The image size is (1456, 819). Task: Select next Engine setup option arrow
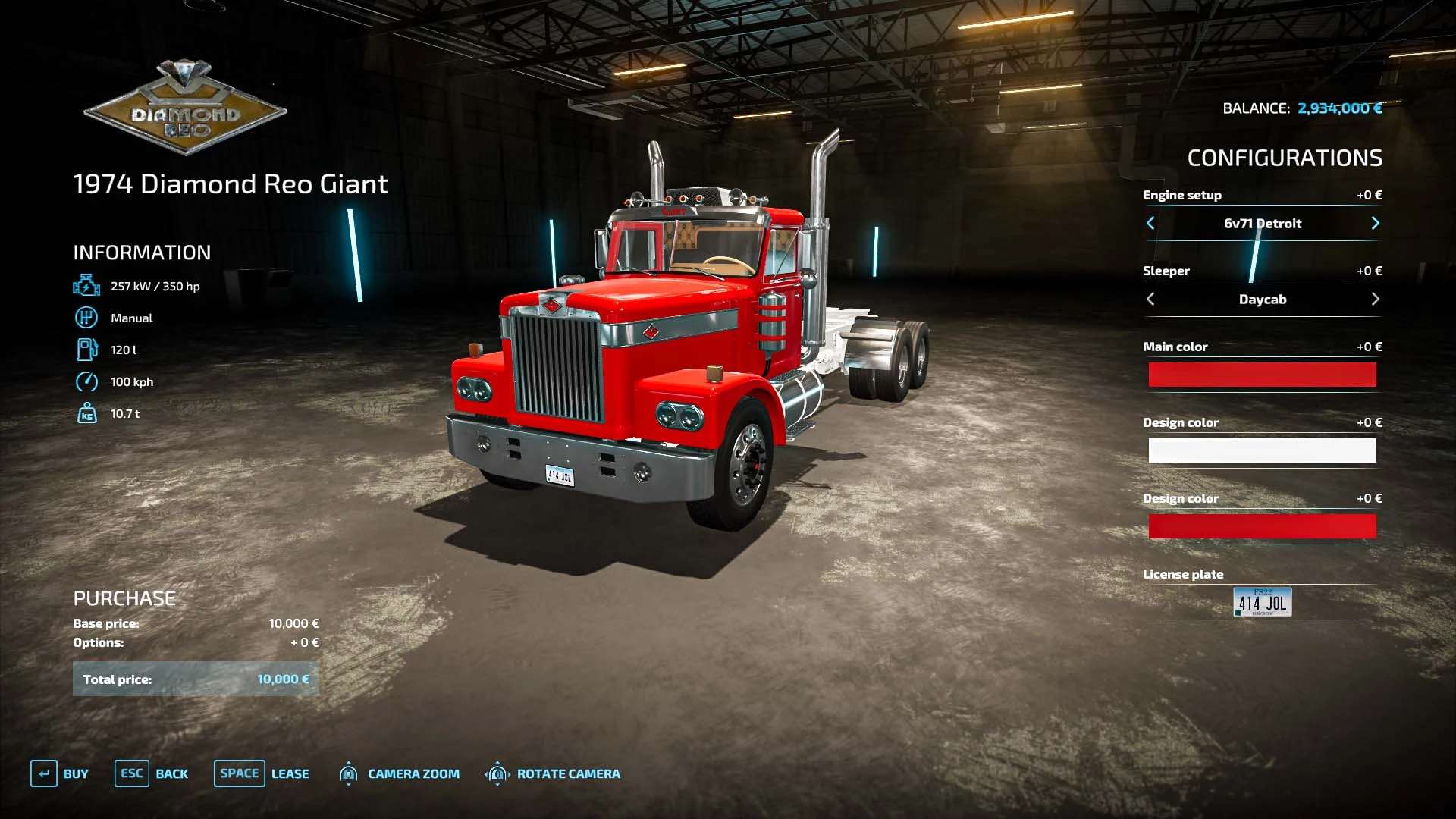1375,223
